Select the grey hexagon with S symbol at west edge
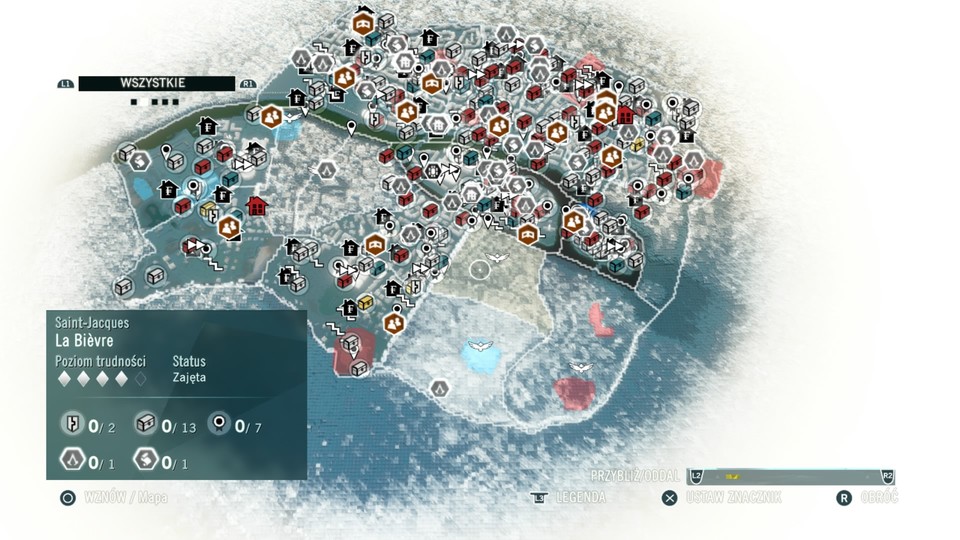Screen dimensions: 960x540 coord(140,160)
